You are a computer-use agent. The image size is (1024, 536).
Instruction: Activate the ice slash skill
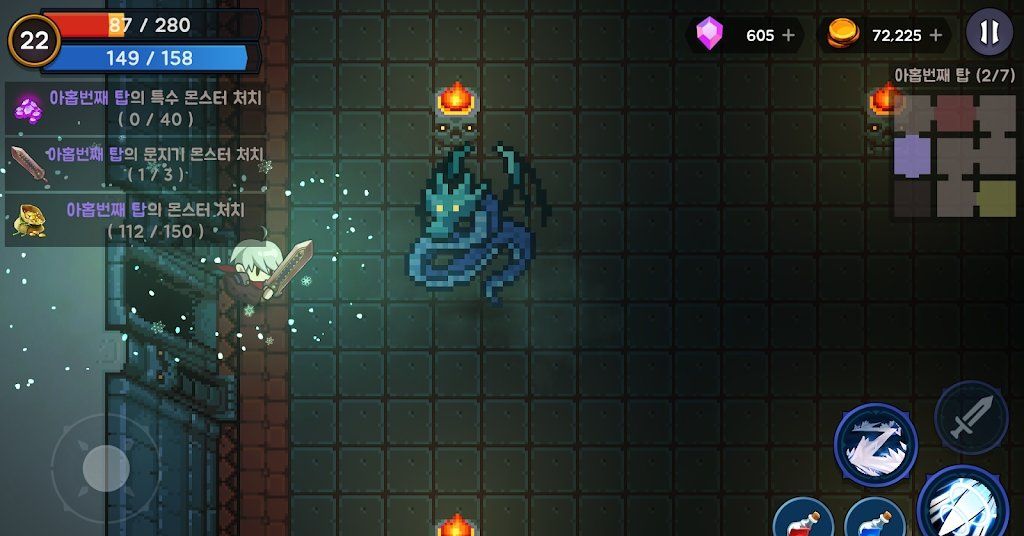pos(875,445)
